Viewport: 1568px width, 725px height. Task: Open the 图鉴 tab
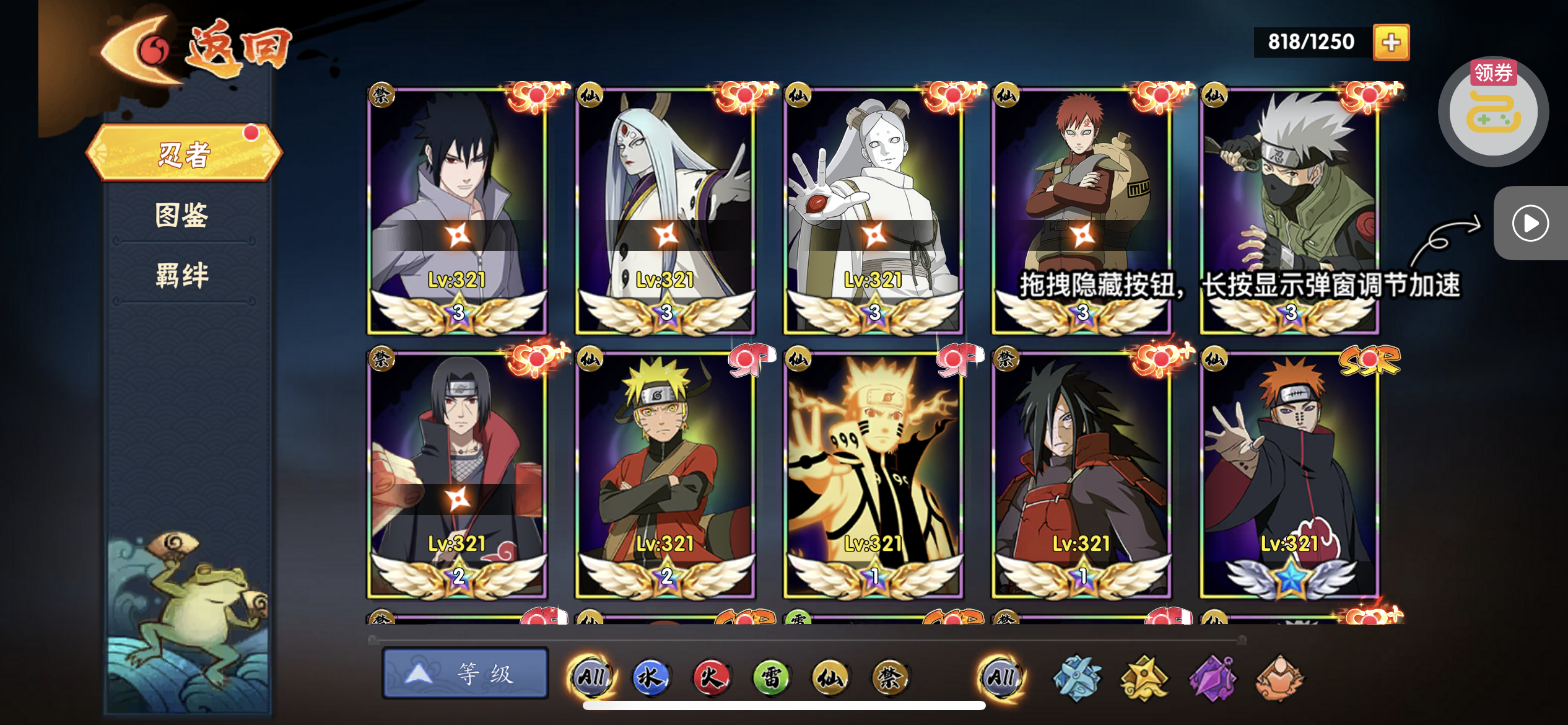(x=182, y=215)
